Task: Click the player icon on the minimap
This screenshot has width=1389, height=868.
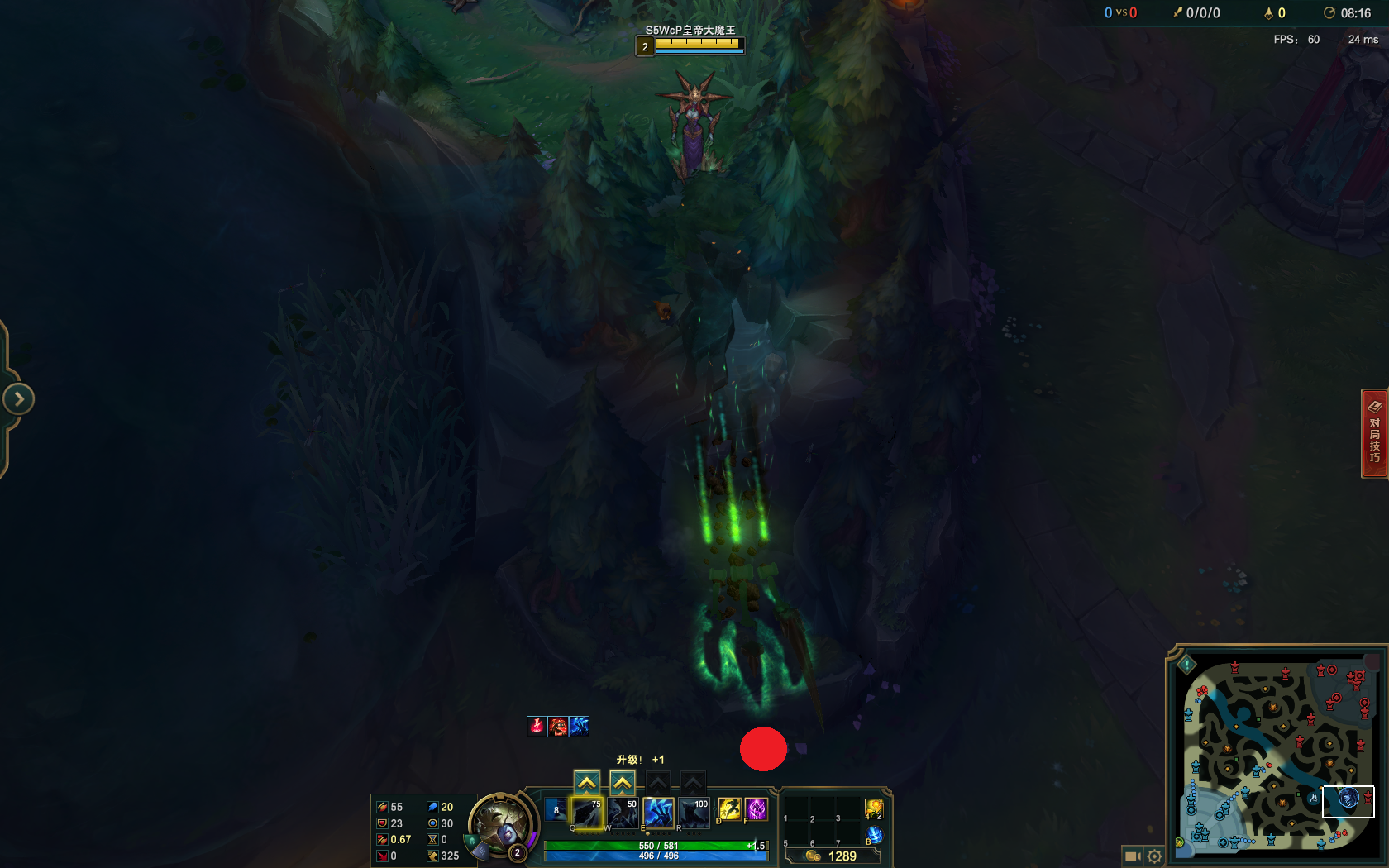Action: [x=1349, y=799]
